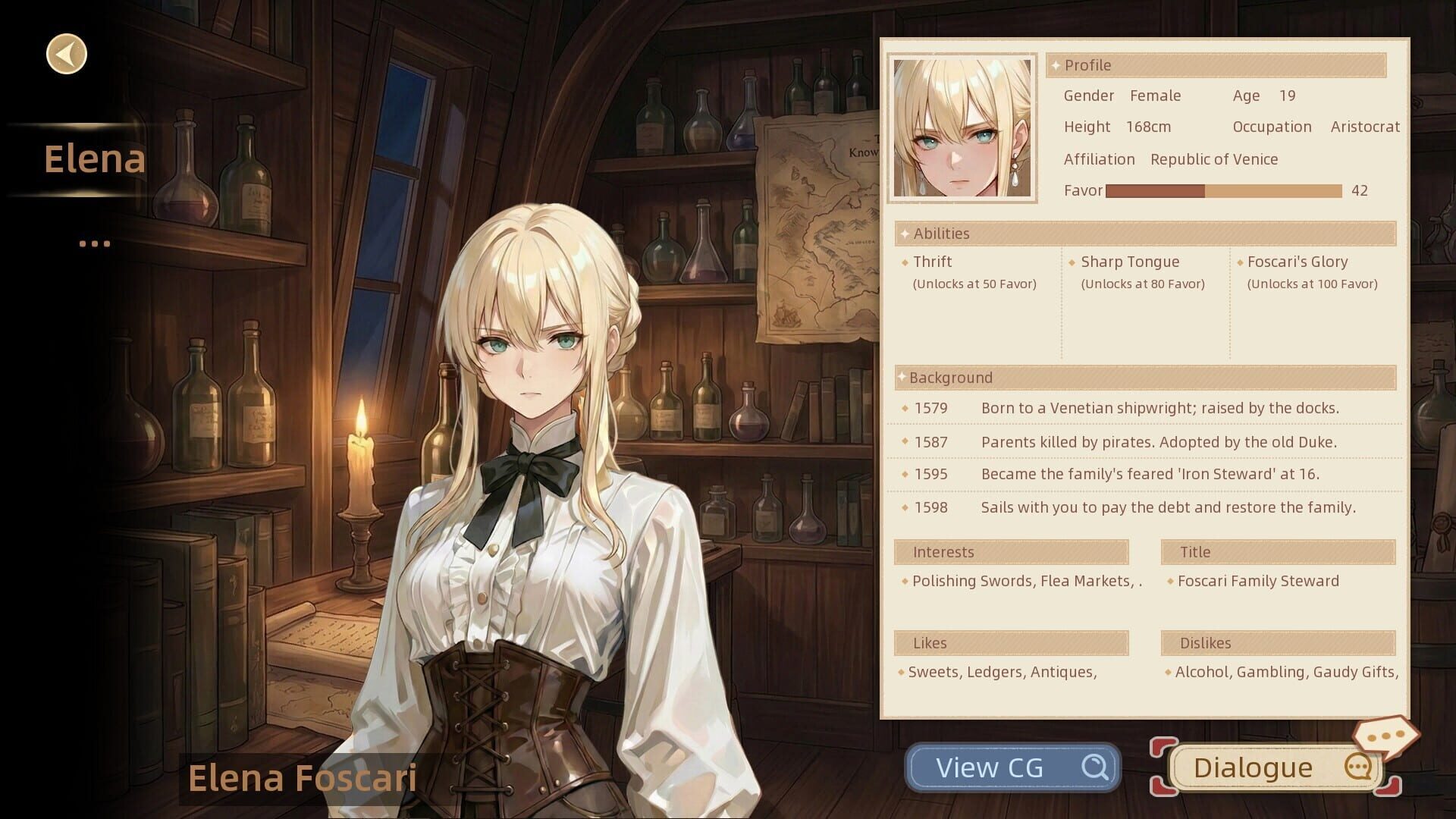Click the View CG button
The width and height of the screenshot is (1456, 819).
point(1012,767)
